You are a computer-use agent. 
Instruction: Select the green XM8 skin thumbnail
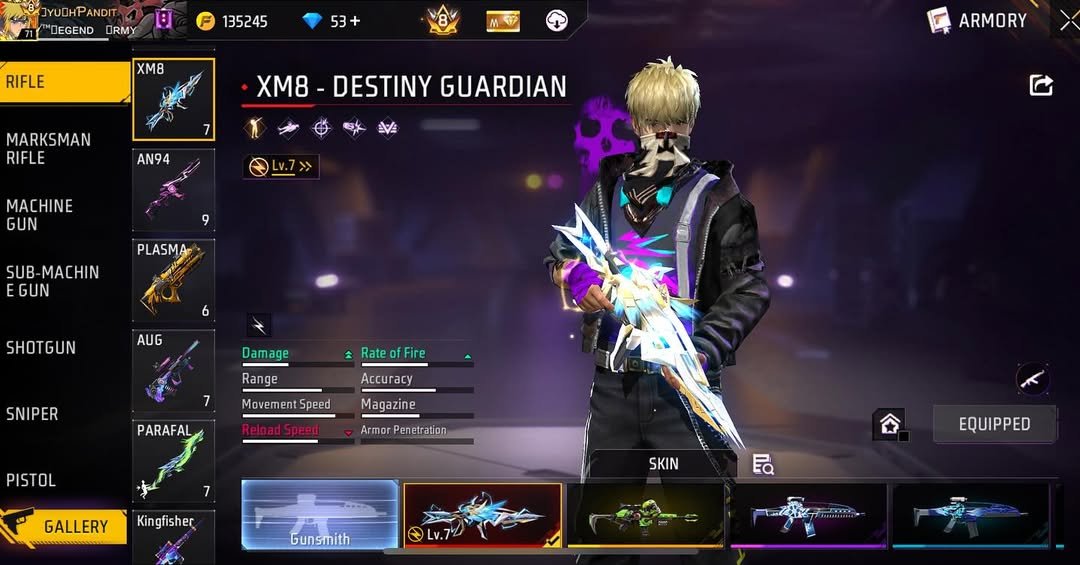point(645,515)
